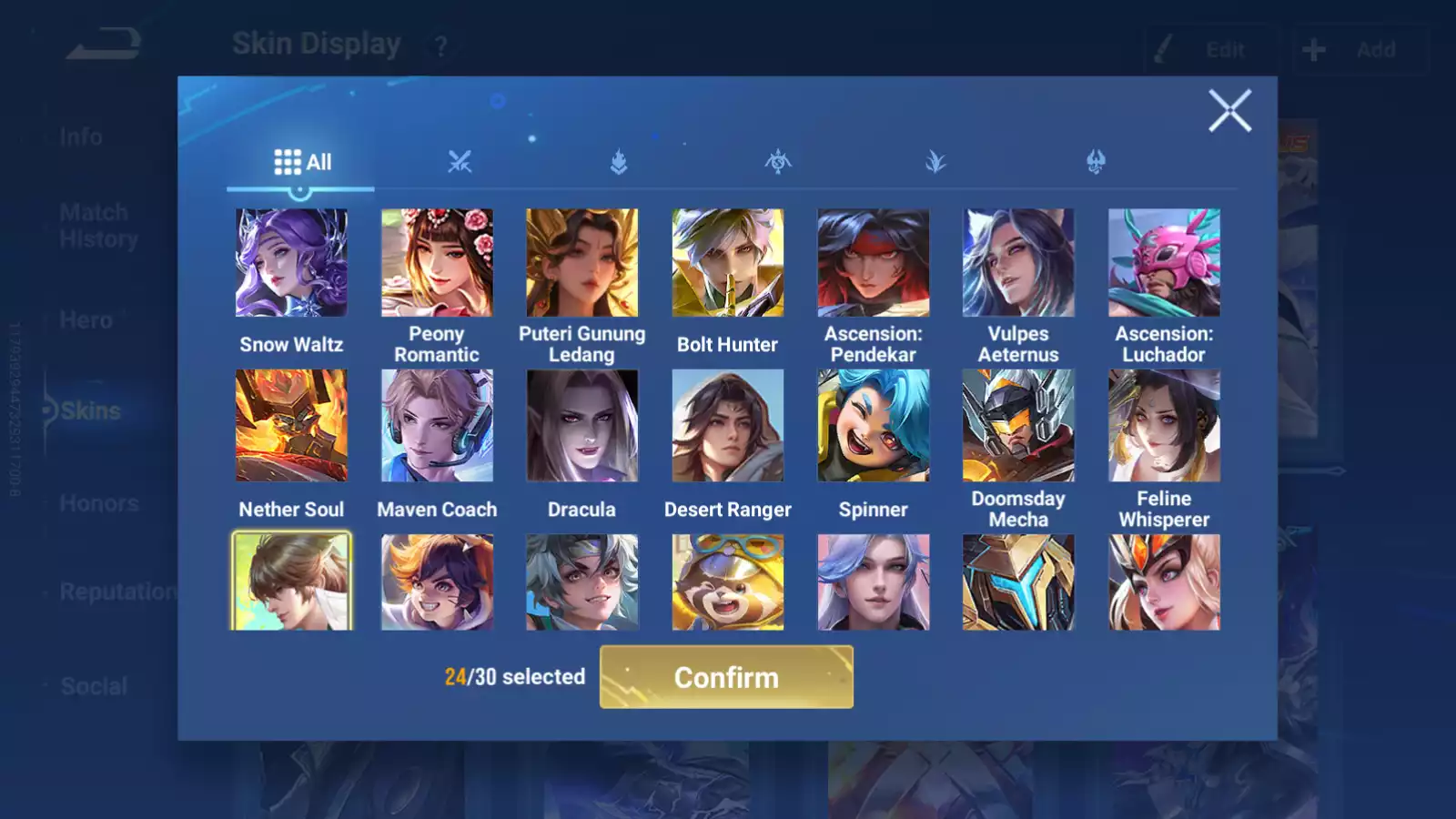Select the Bolt Hunter skin
This screenshot has width=1456, height=819.
[x=728, y=263]
